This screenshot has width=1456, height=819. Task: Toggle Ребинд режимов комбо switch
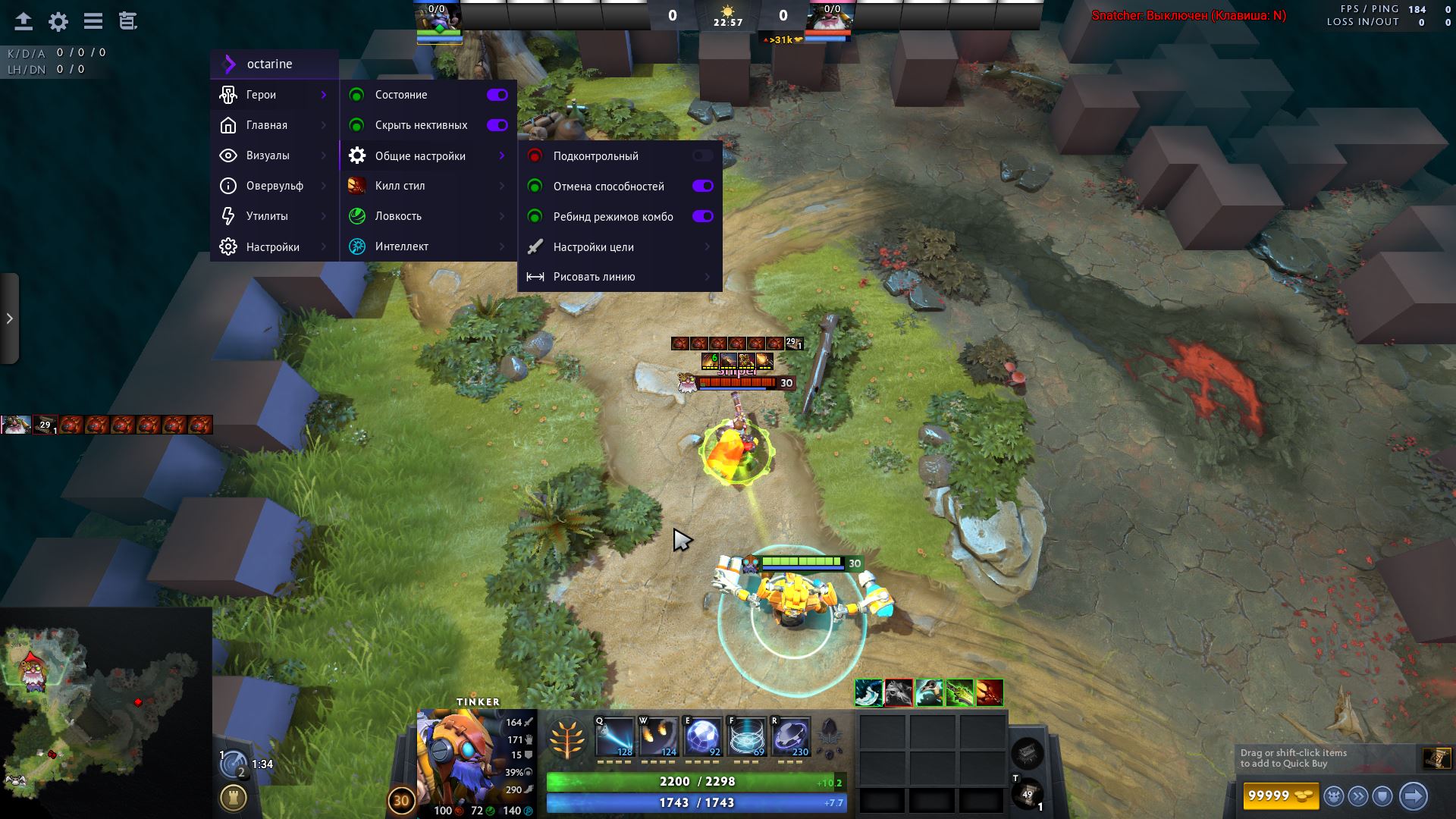coord(702,217)
